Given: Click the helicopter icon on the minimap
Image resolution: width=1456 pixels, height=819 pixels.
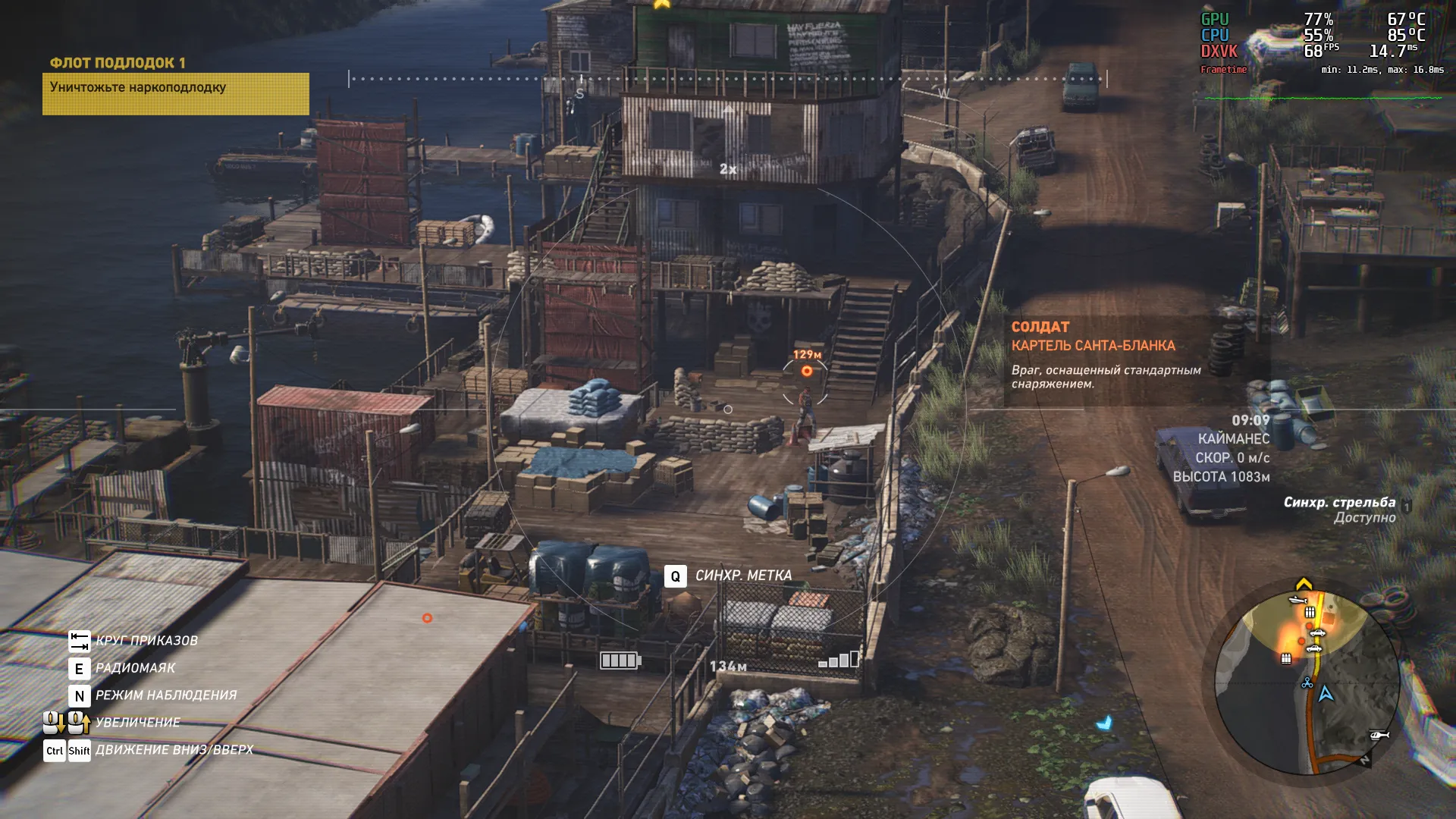Looking at the screenshot, I should coord(1379,735).
